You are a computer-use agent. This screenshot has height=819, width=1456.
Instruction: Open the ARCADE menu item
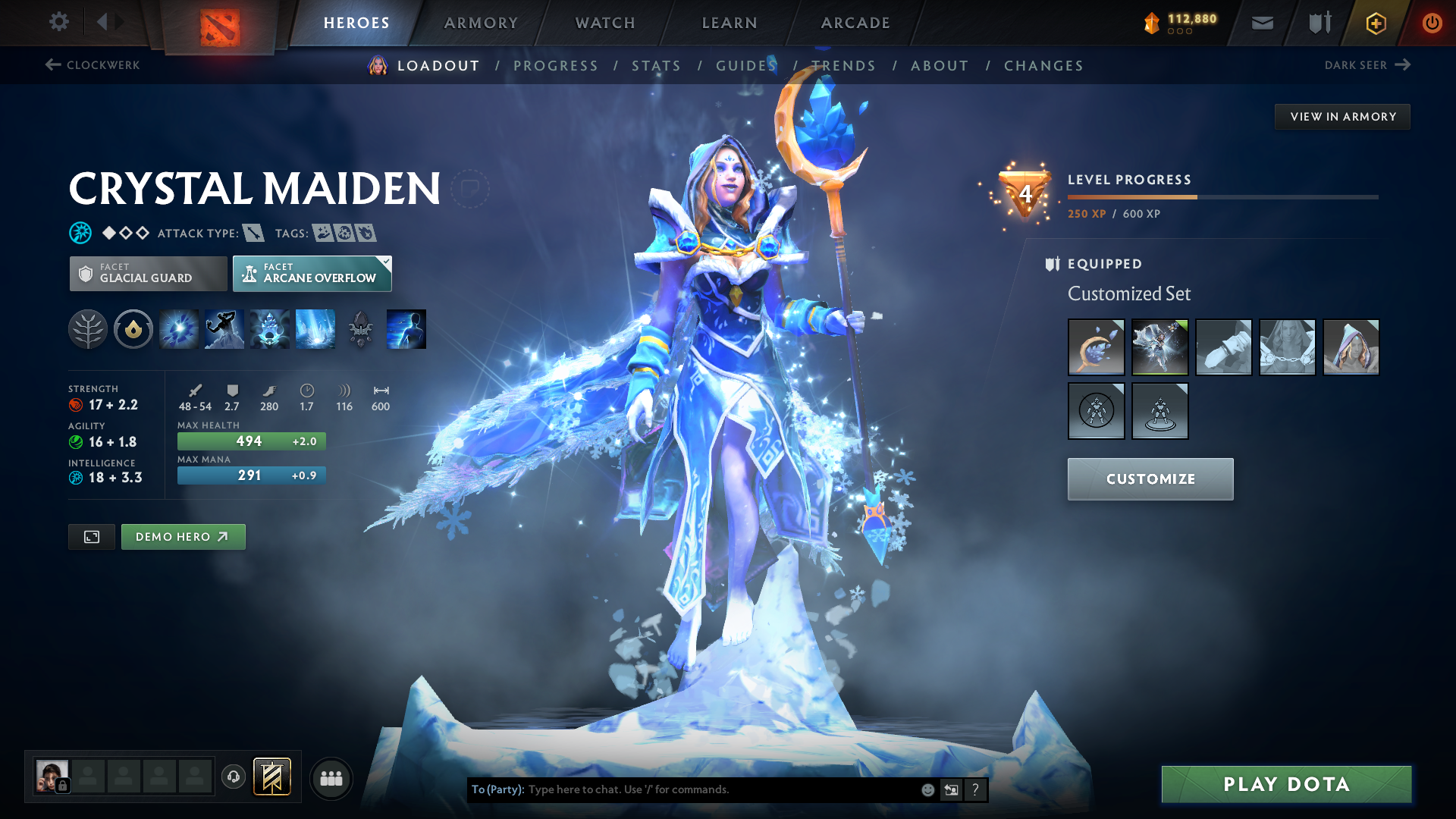pos(855,22)
